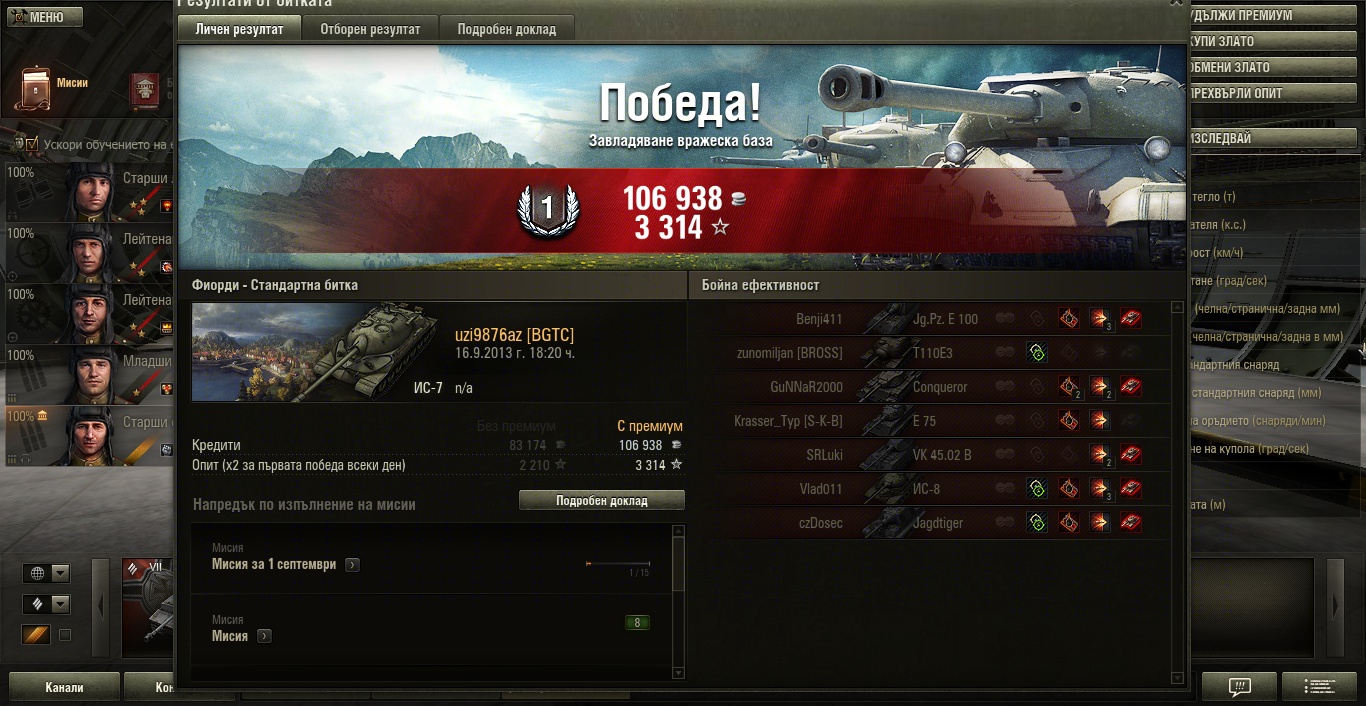Open the Канали chat button
The image size is (1366, 706).
point(64,688)
